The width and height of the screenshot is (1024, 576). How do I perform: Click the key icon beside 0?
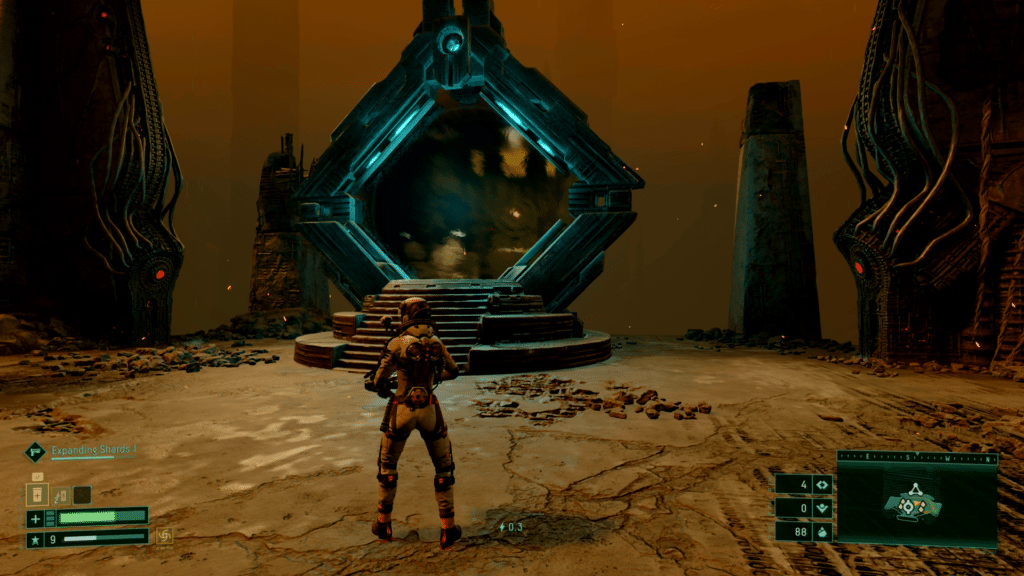click(822, 508)
